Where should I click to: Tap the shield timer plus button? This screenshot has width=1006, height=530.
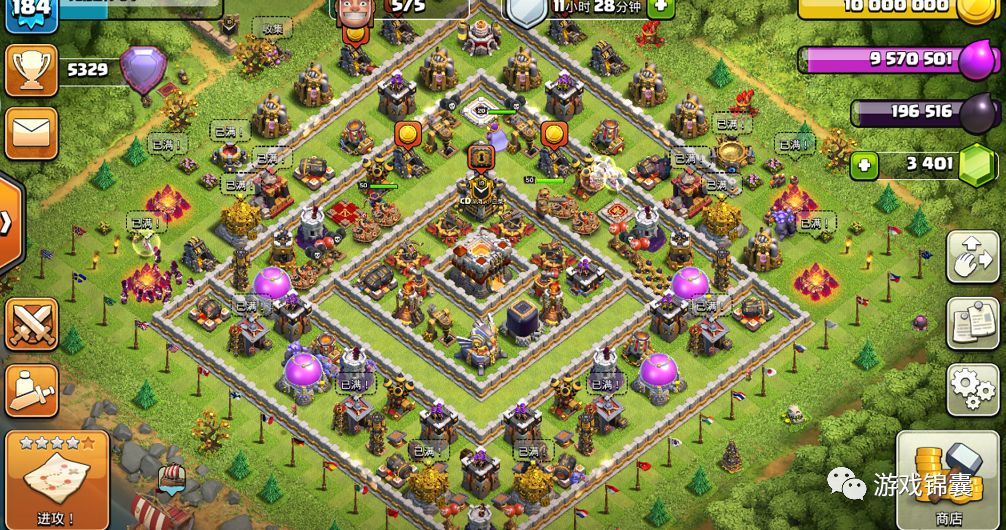660,7
